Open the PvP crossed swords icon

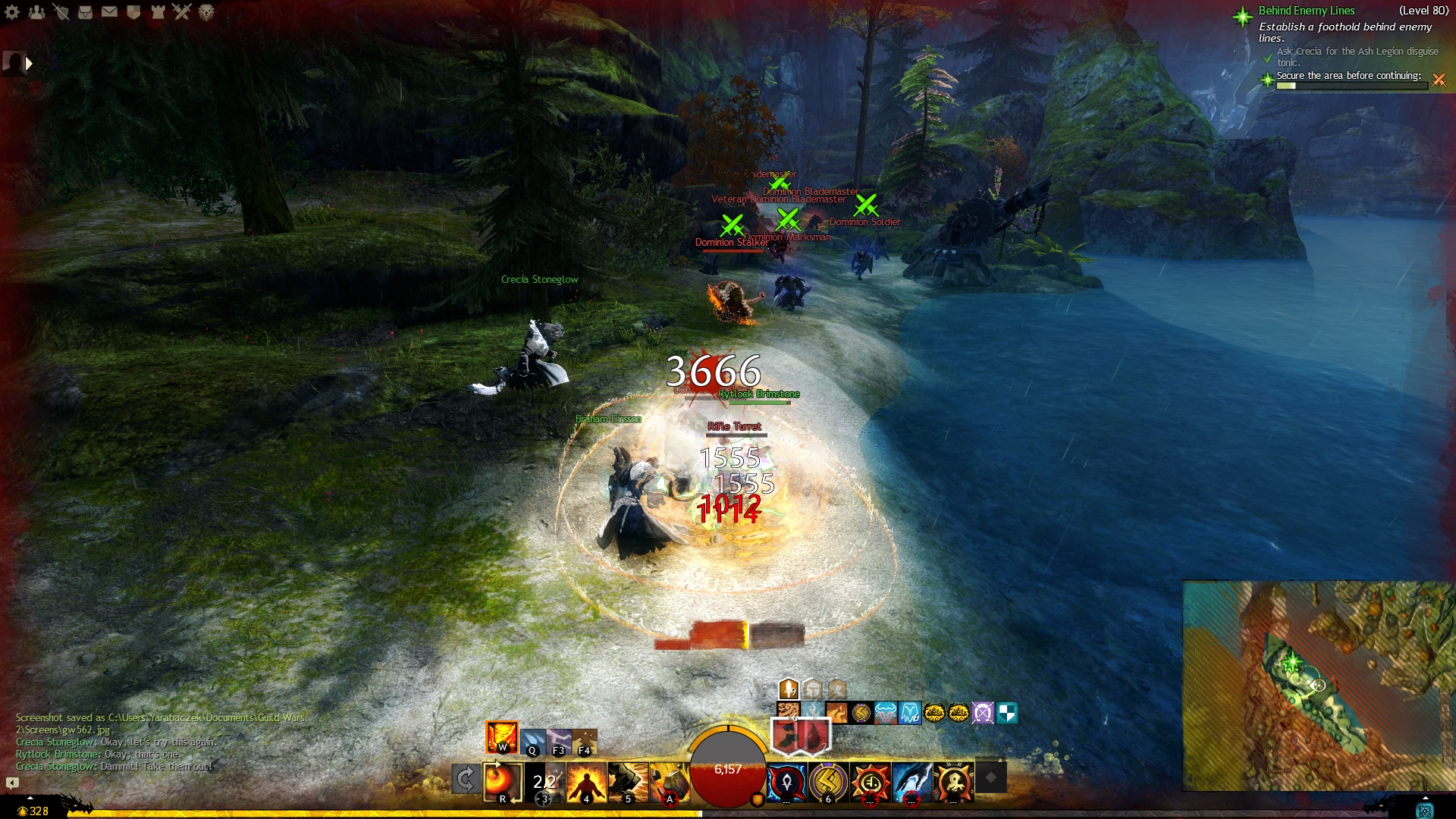click(182, 12)
